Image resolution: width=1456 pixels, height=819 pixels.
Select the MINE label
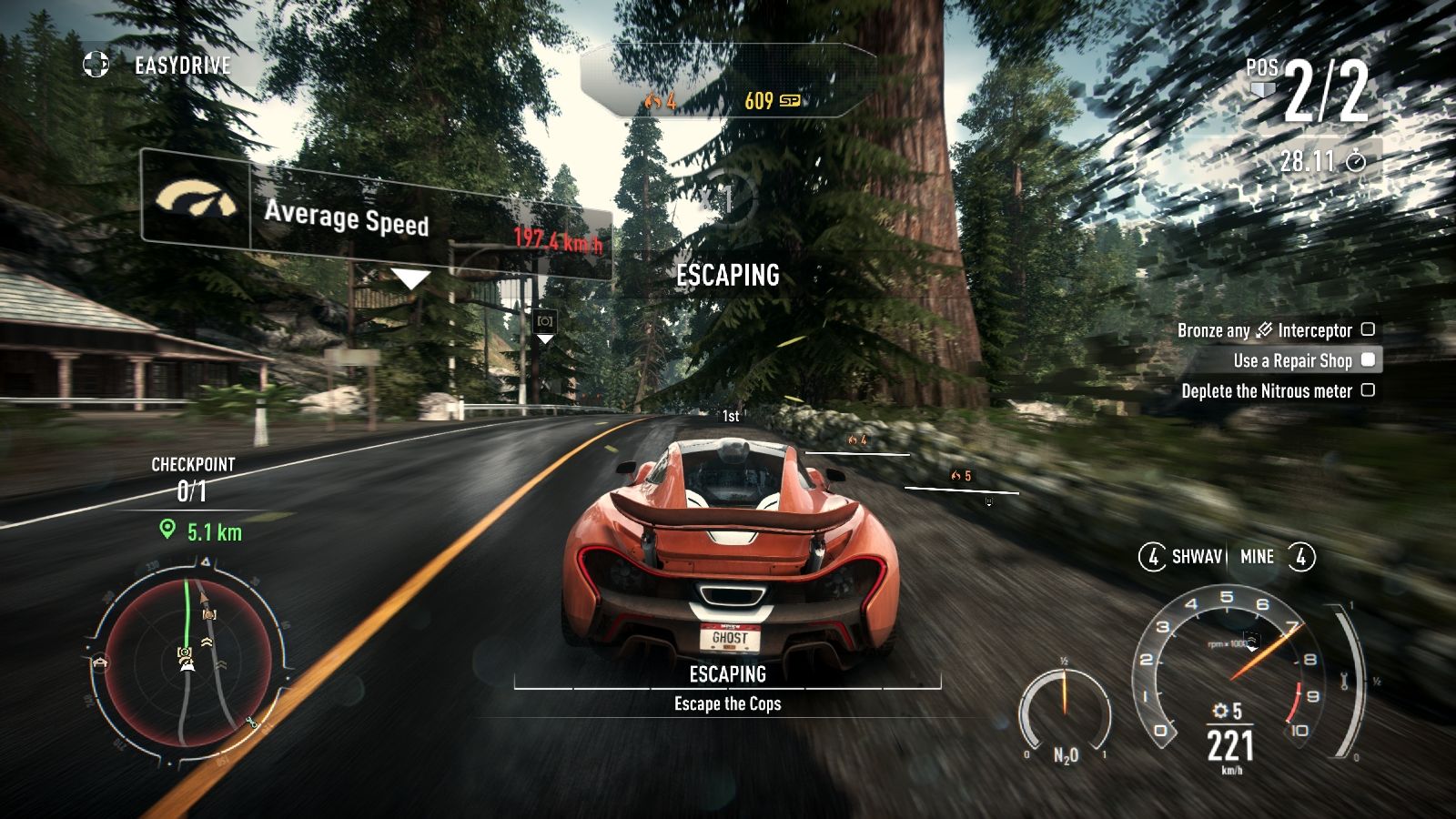click(x=1257, y=557)
